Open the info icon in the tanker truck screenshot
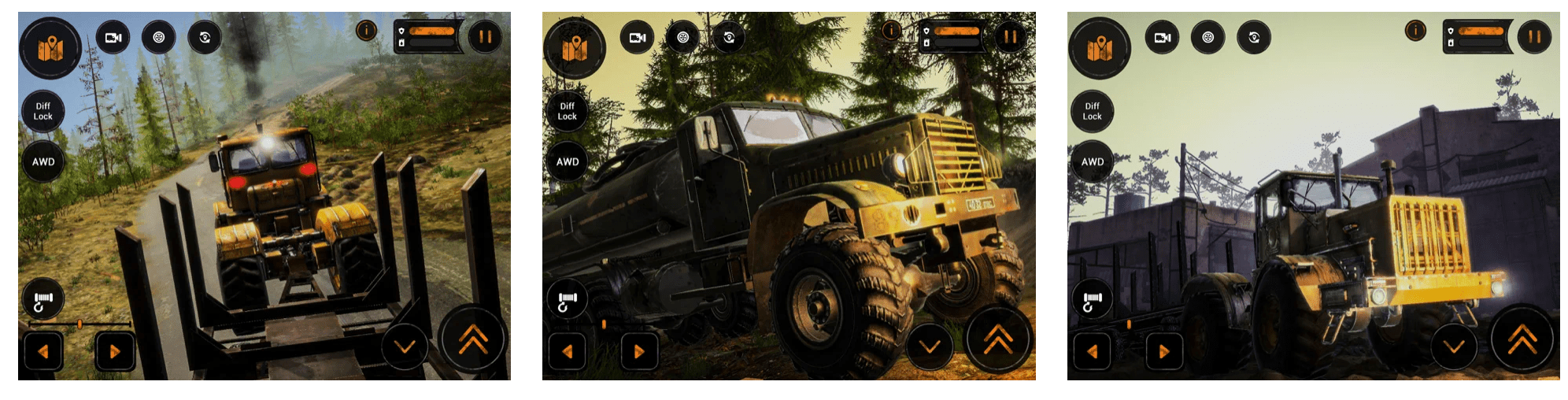 pyautogui.click(x=891, y=31)
